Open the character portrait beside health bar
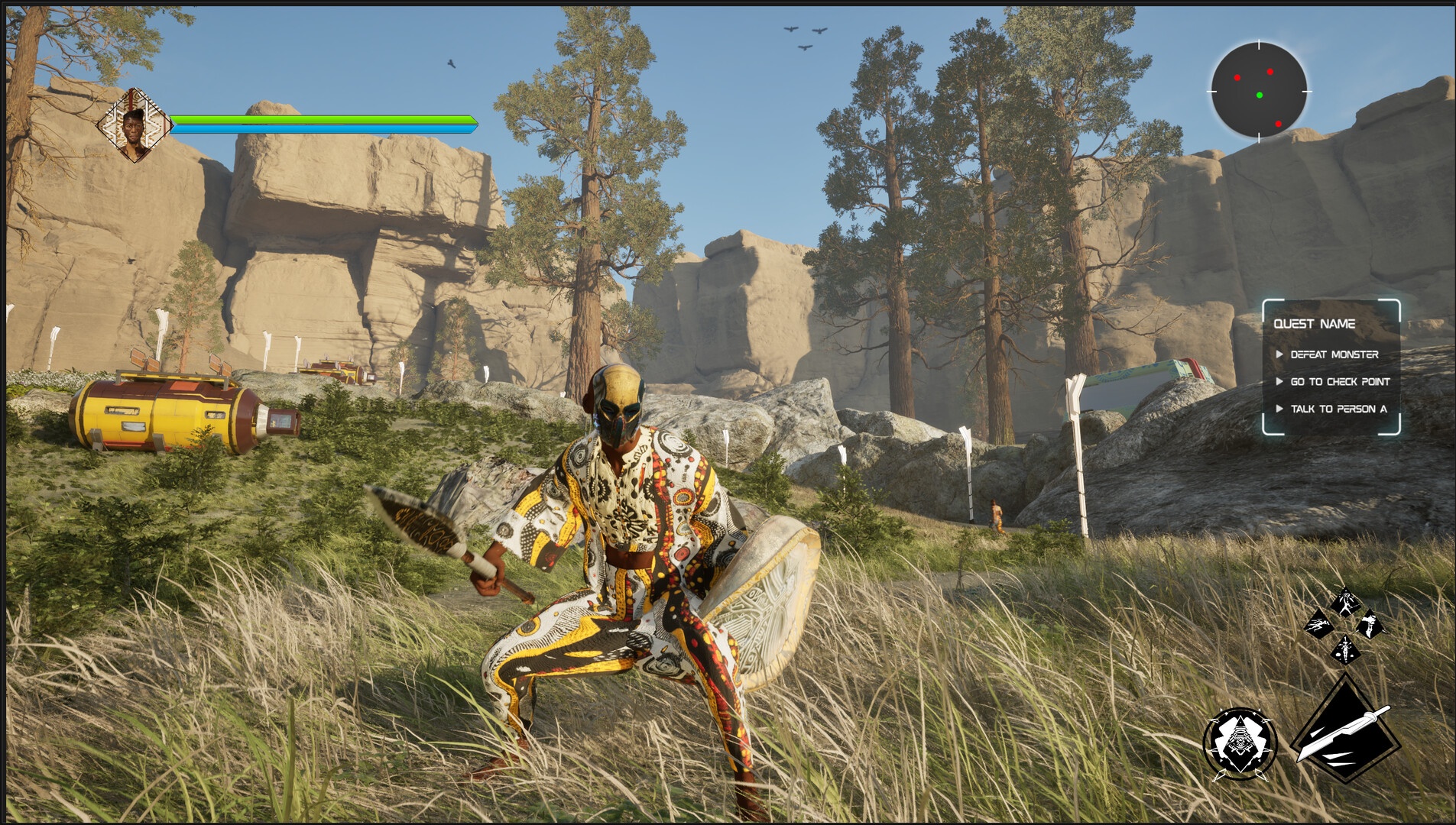This screenshot has width=1456, height=825. point(135,125)
